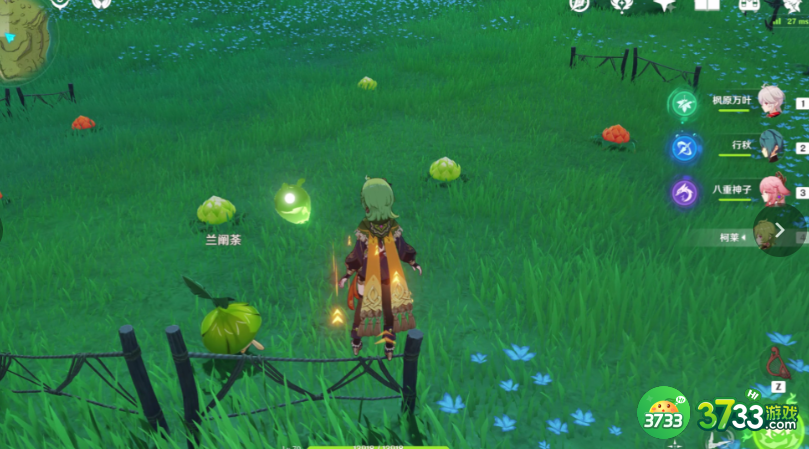
Task: Tap the blue swirl elemental icon beside 行秋
Action: point(685,148)
